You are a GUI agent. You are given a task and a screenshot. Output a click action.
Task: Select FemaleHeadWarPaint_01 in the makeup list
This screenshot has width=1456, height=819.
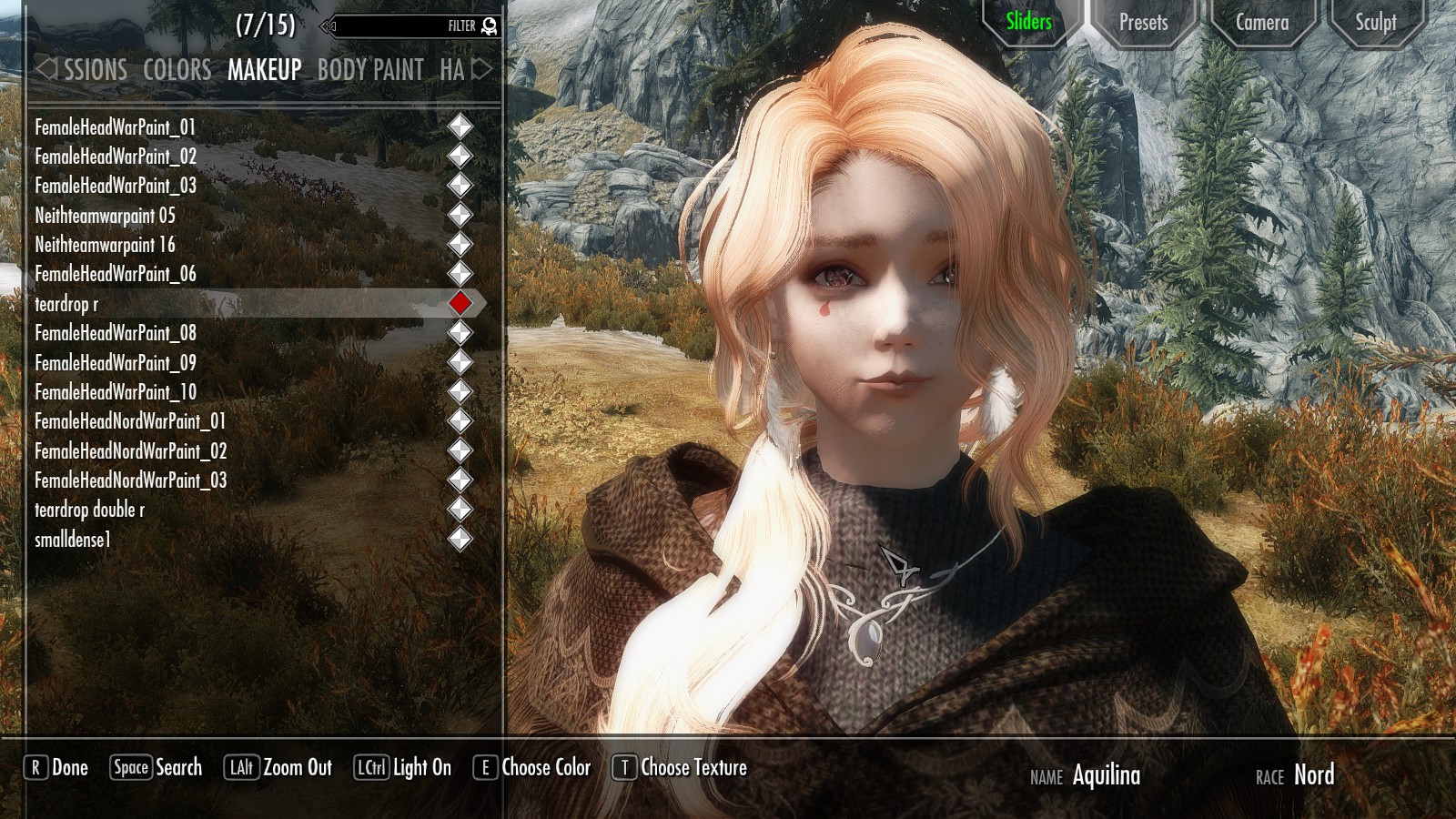[x=116, y=127]
